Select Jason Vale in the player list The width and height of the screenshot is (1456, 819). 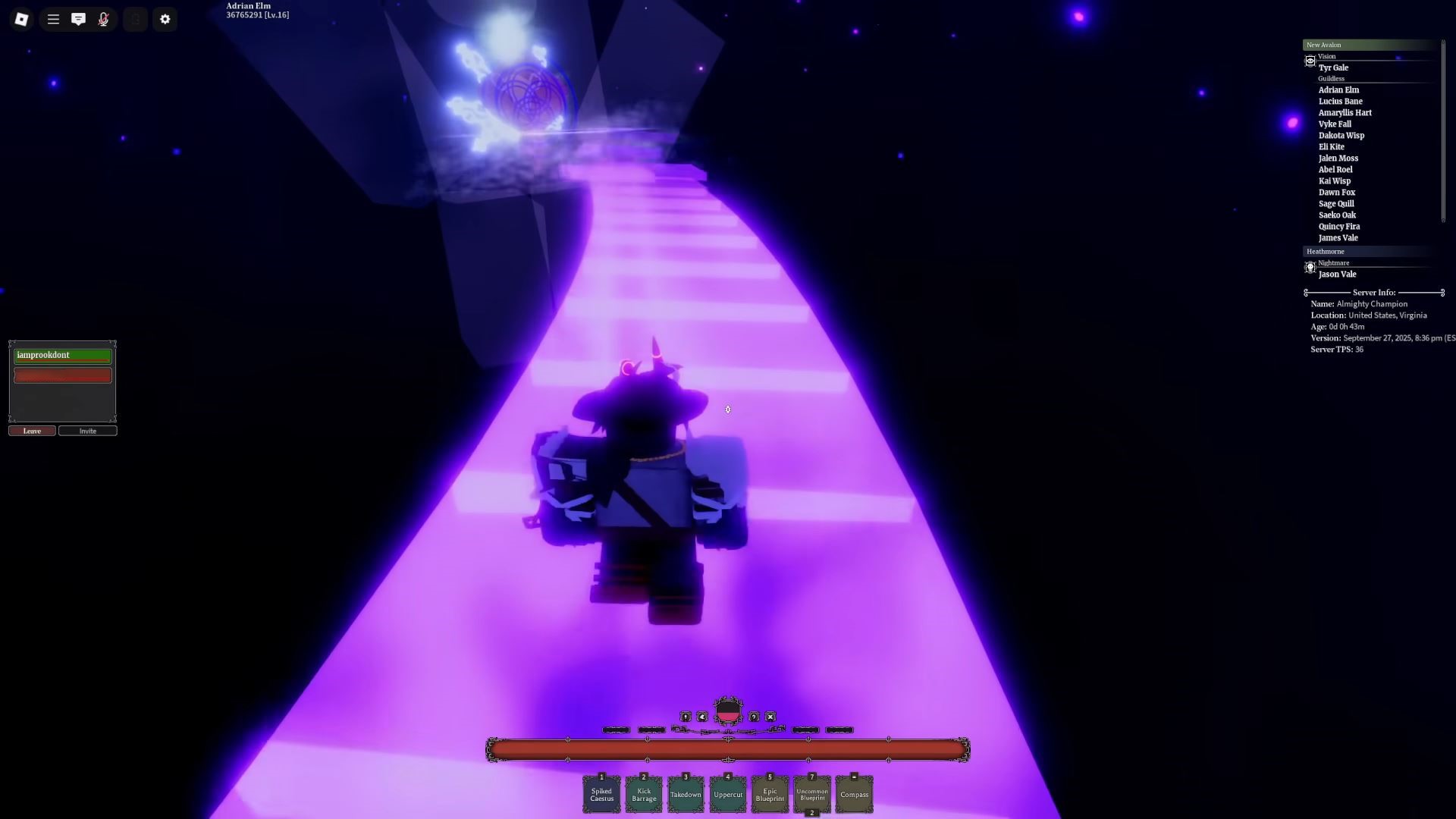pyautogui.click(x=1337, y=275)
